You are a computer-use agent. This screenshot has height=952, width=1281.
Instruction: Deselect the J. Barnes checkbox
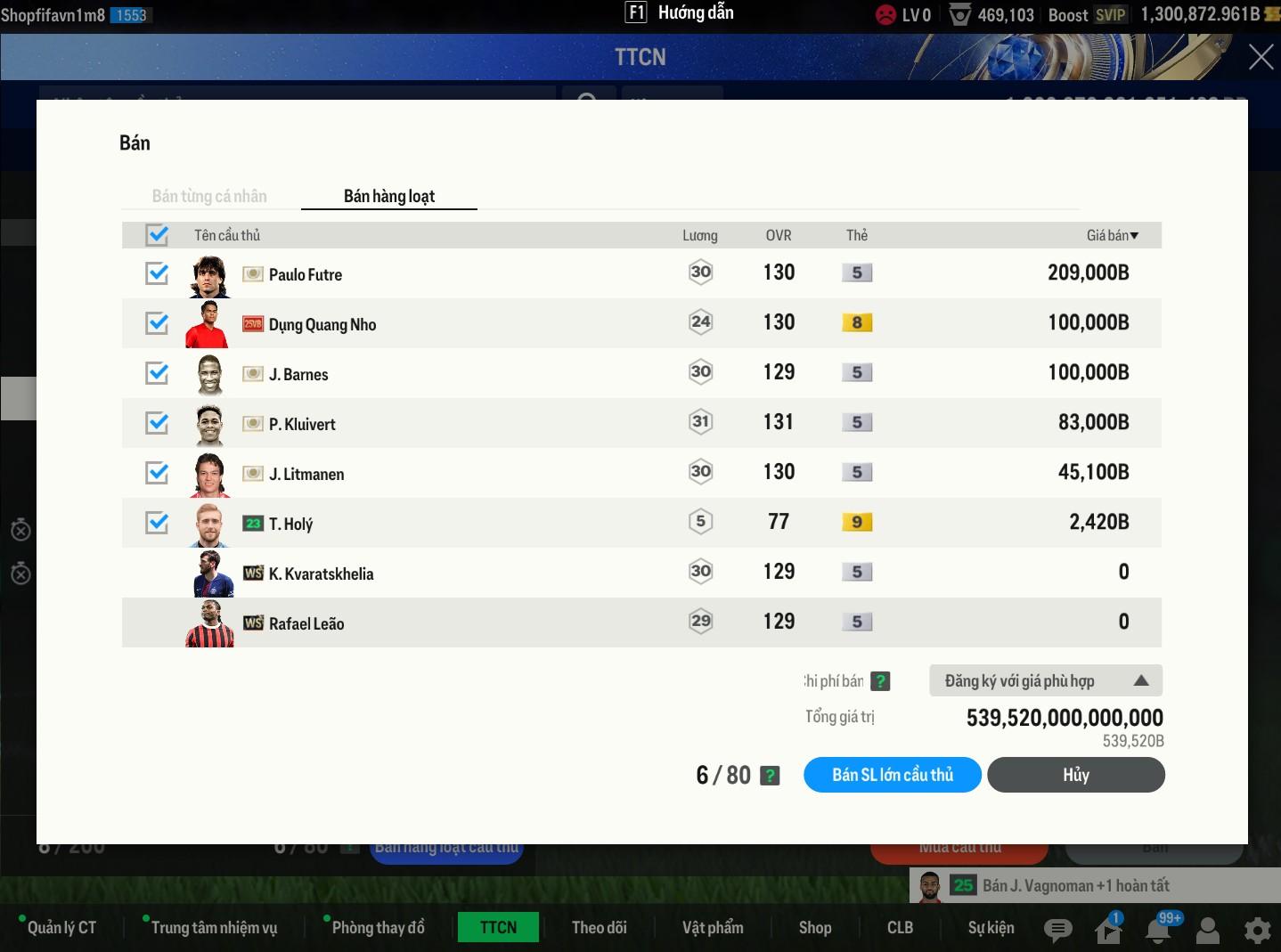(x=158, y=373)
